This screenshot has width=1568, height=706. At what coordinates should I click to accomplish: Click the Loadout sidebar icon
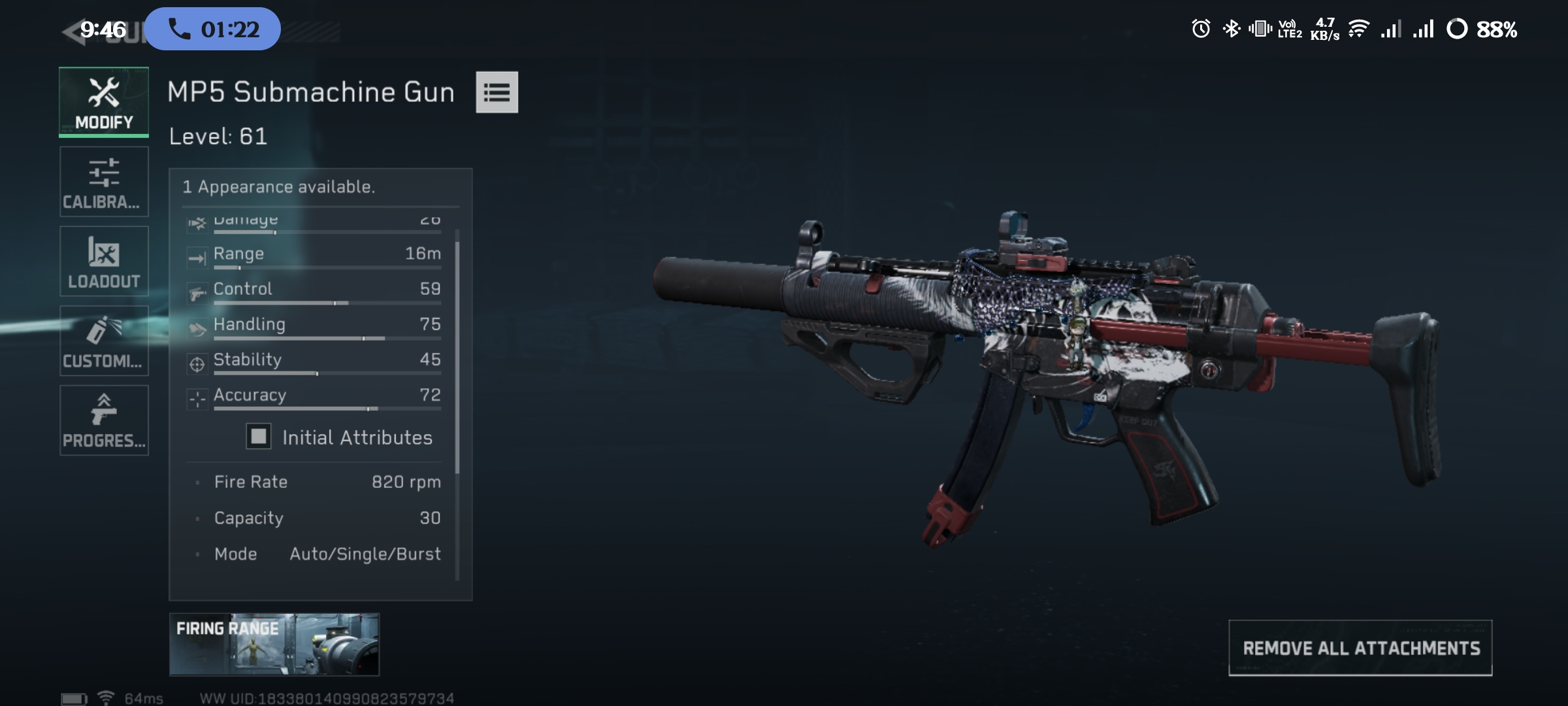pos(103,252)
